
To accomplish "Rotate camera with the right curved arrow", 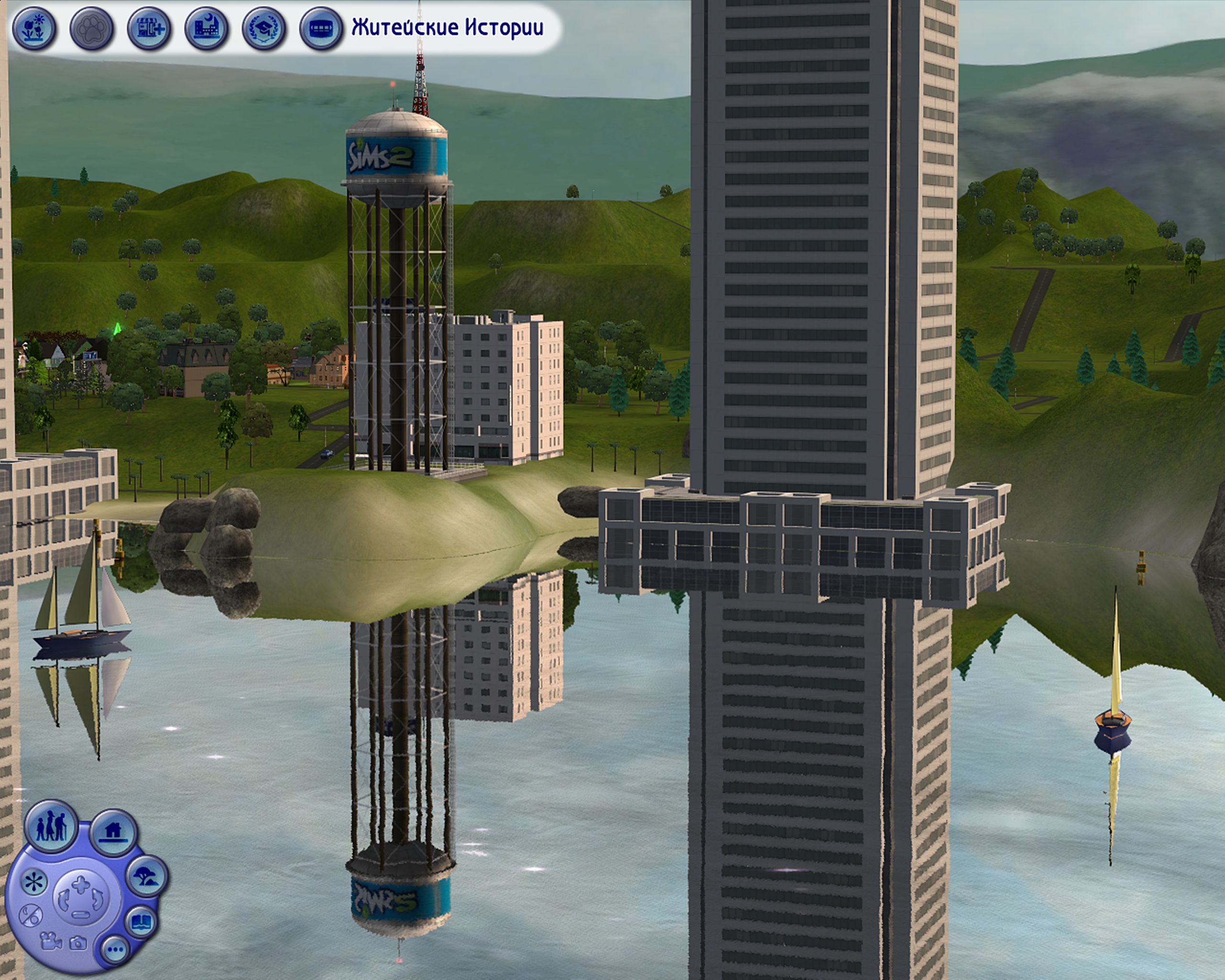I will tap(98, 900).
